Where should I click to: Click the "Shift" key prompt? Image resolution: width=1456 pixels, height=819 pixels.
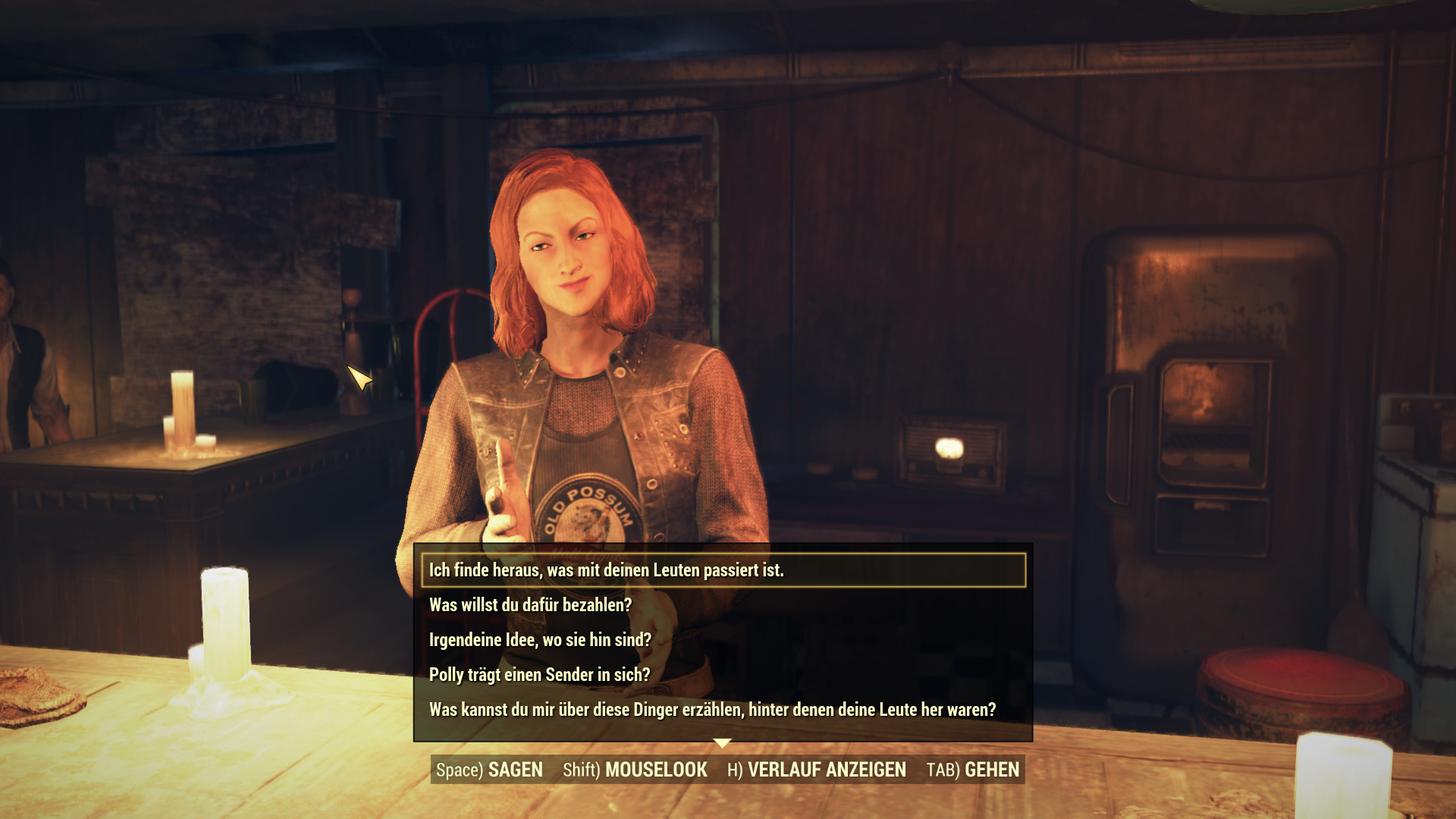tap(579, 770)
